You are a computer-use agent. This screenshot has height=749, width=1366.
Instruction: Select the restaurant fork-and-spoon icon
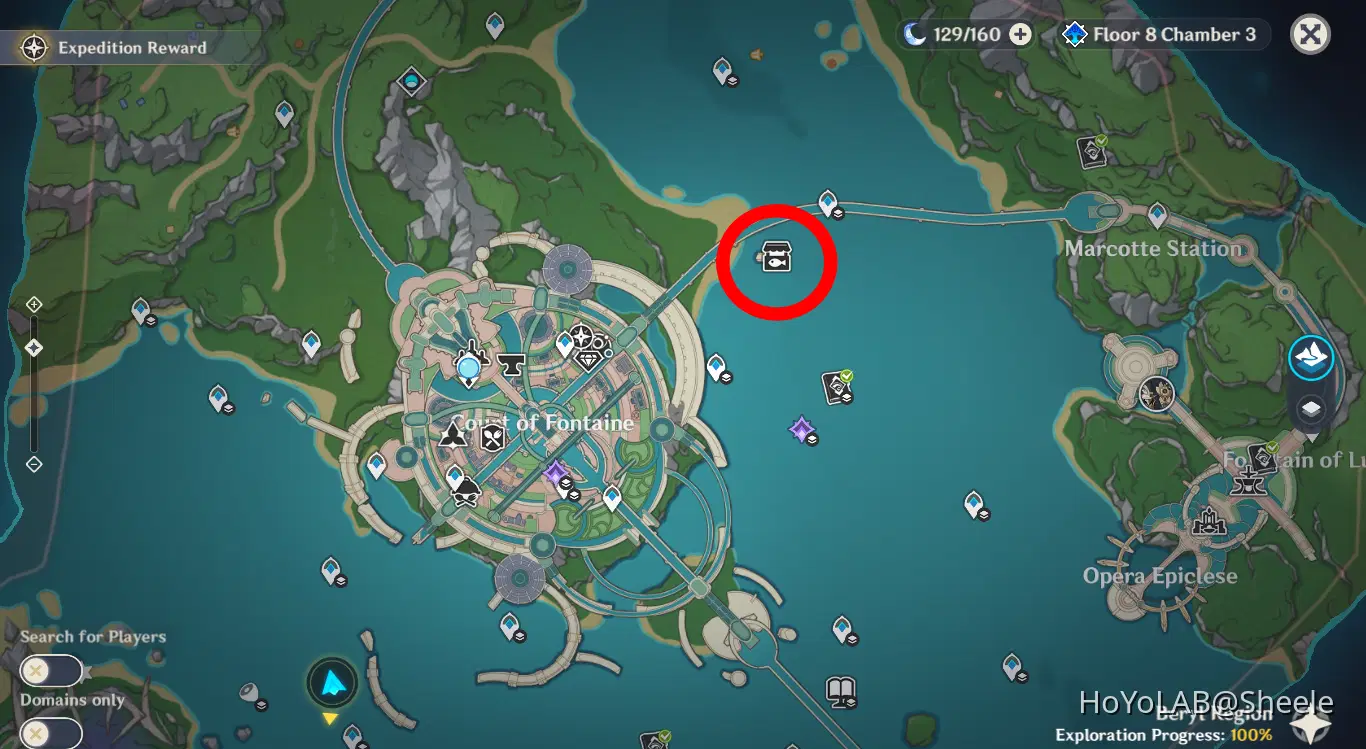[492, 436]
